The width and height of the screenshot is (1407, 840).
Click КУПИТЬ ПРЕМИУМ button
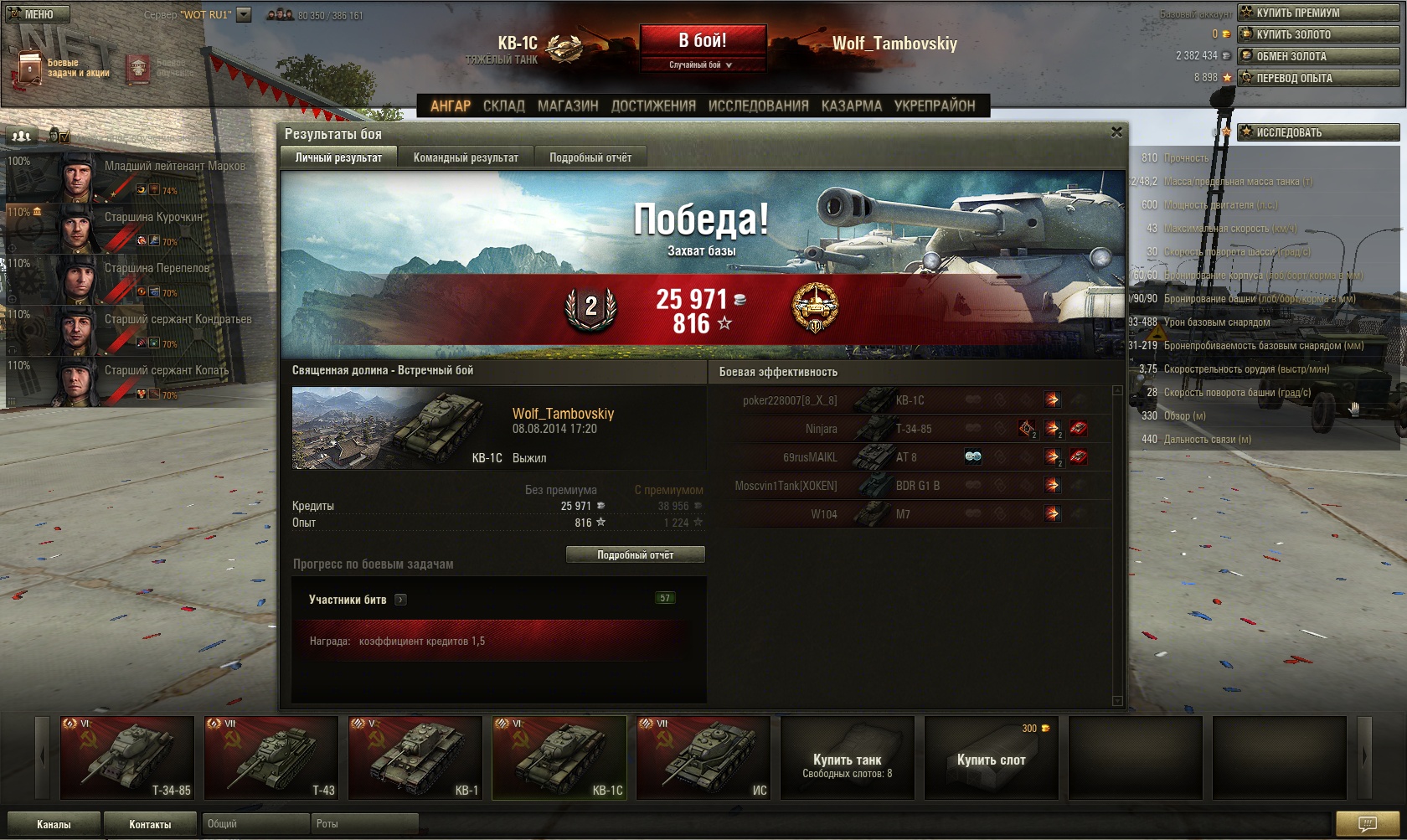[x=1318, y=13]
